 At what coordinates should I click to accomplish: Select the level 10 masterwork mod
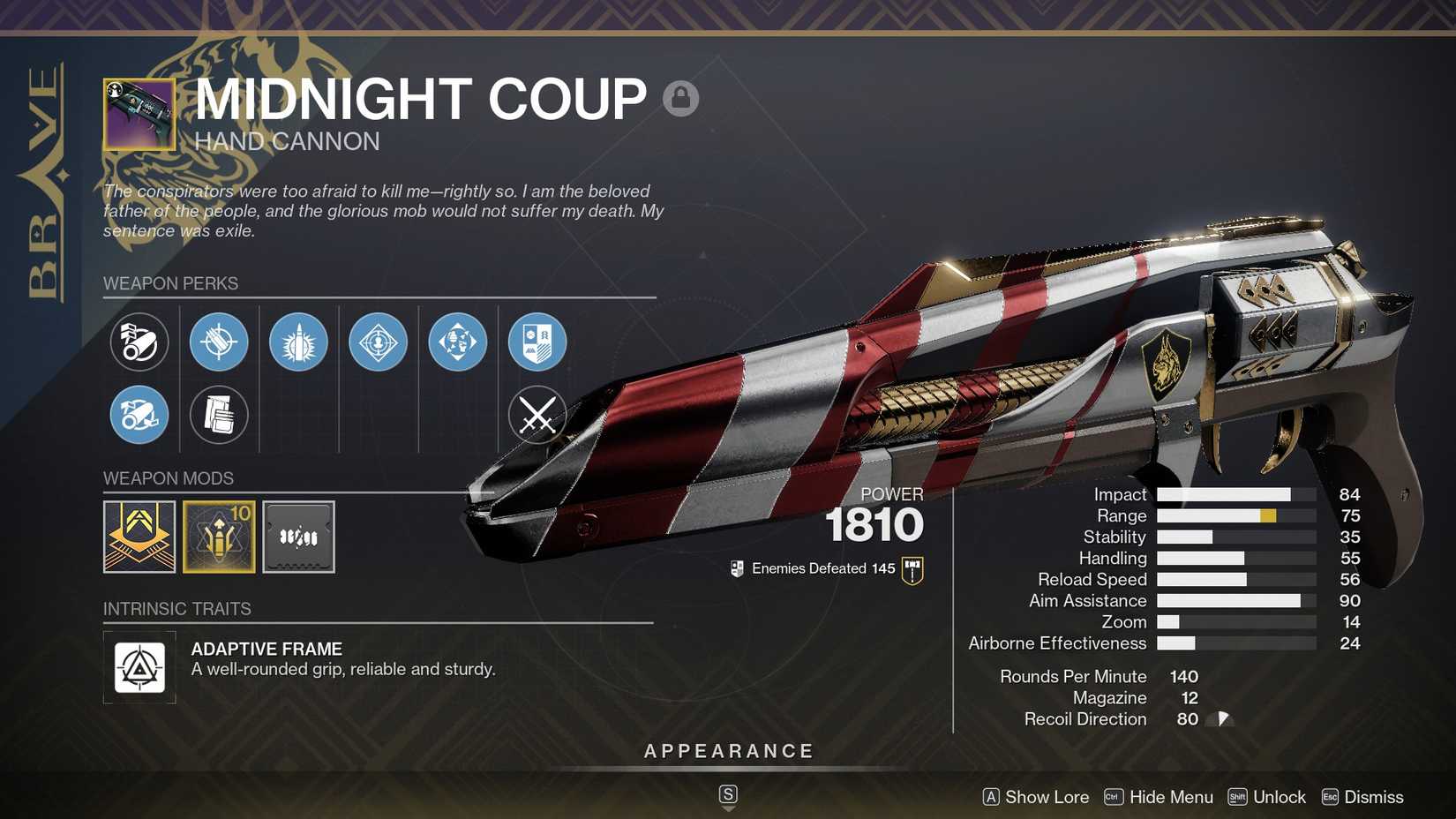219,536
